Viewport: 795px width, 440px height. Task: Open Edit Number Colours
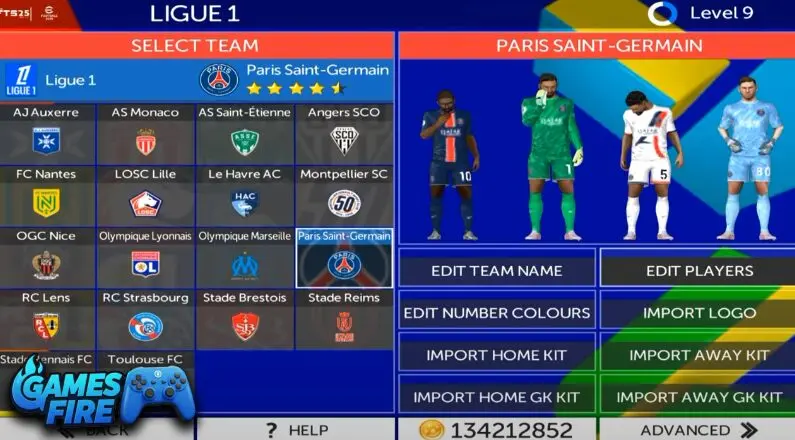click(496, 313)
